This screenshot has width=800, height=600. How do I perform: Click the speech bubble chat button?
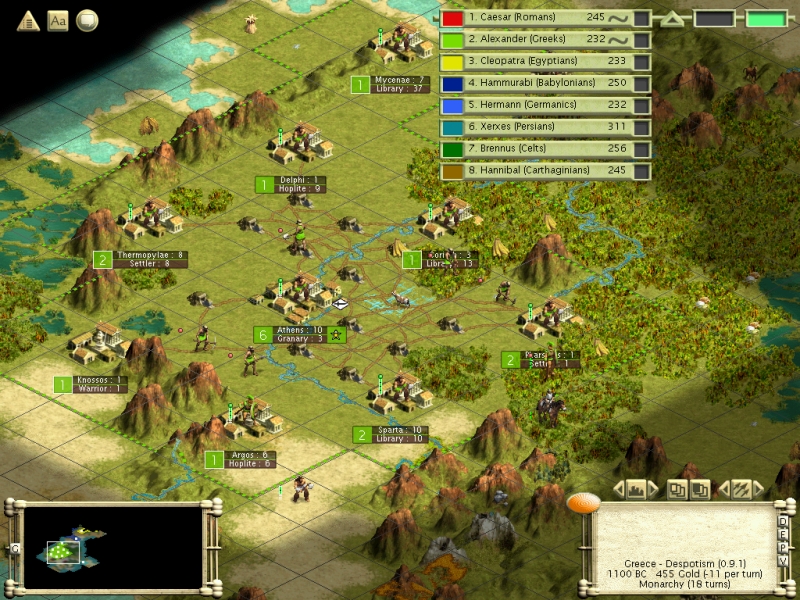(88, 19)
